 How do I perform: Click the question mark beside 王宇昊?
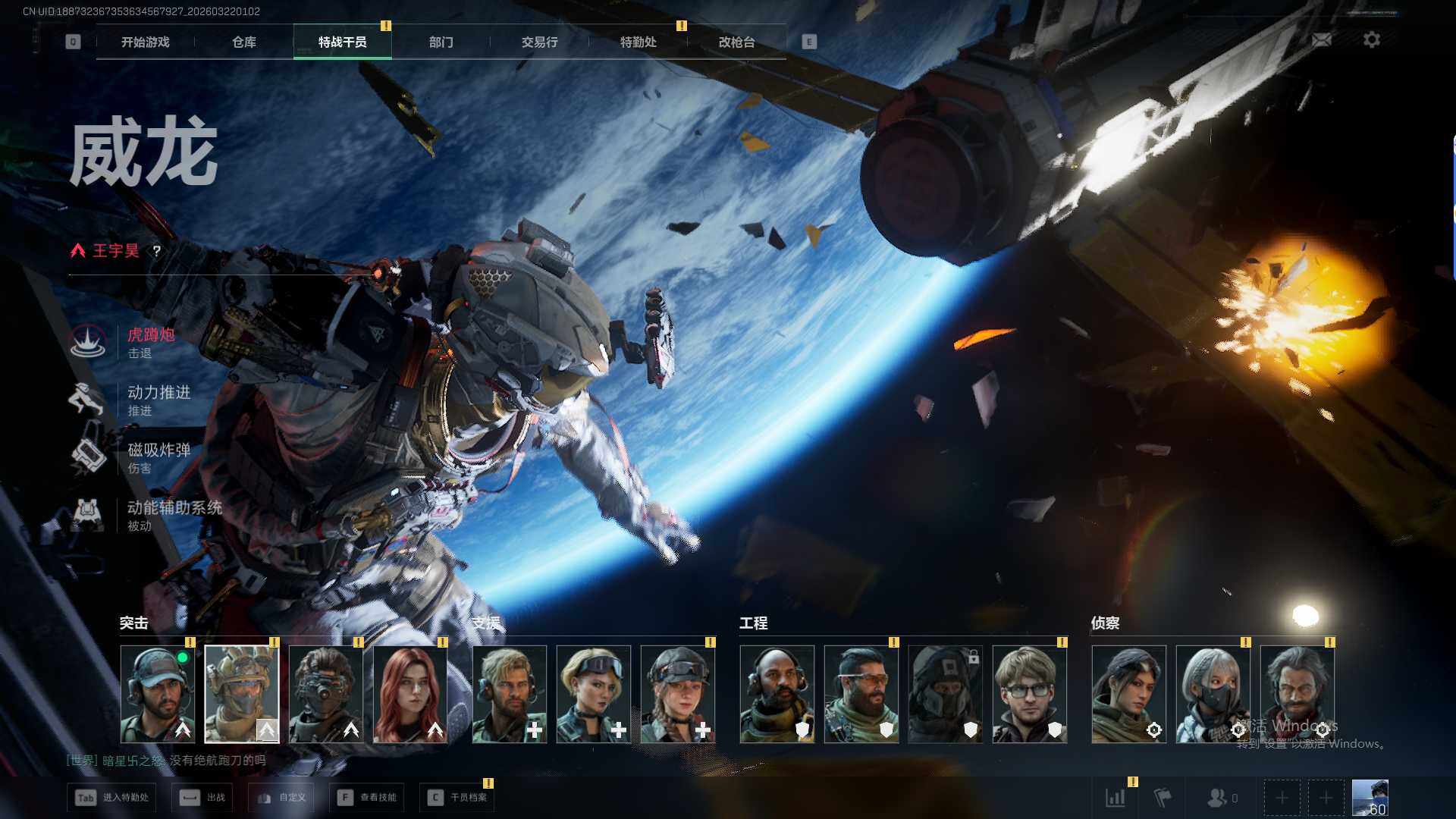[x=156, y=251]
